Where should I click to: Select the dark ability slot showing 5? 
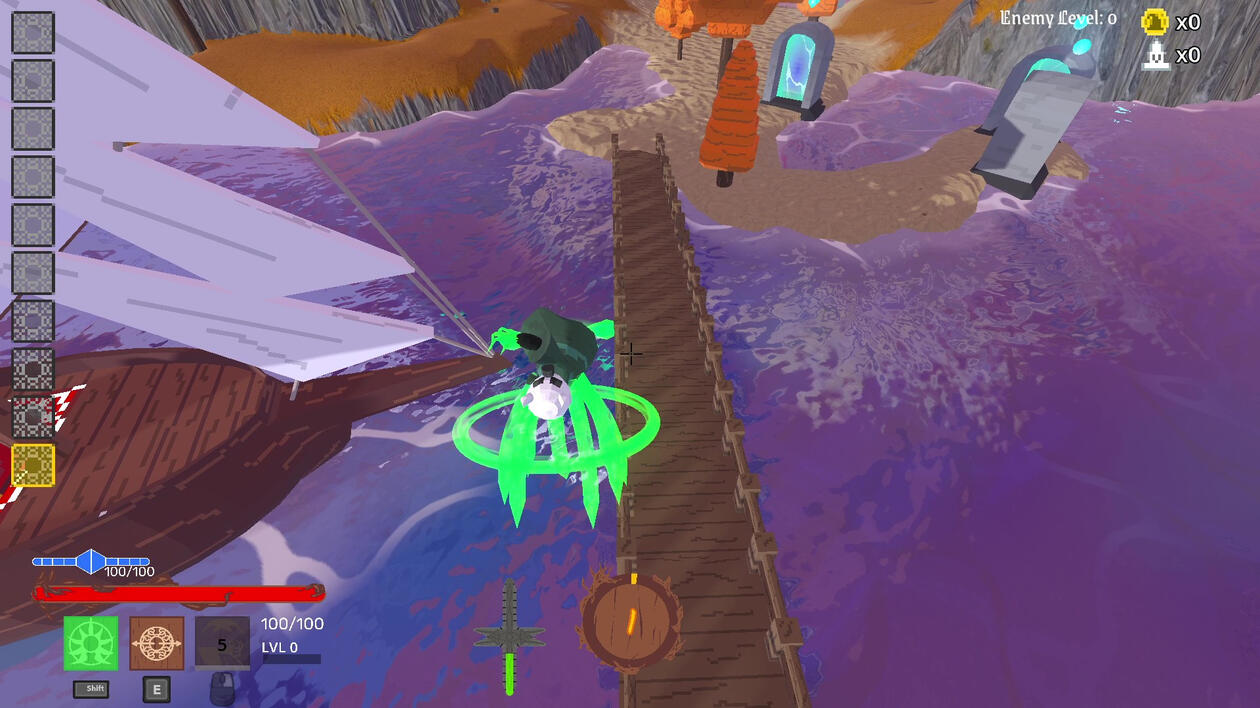tap(222, 643)
